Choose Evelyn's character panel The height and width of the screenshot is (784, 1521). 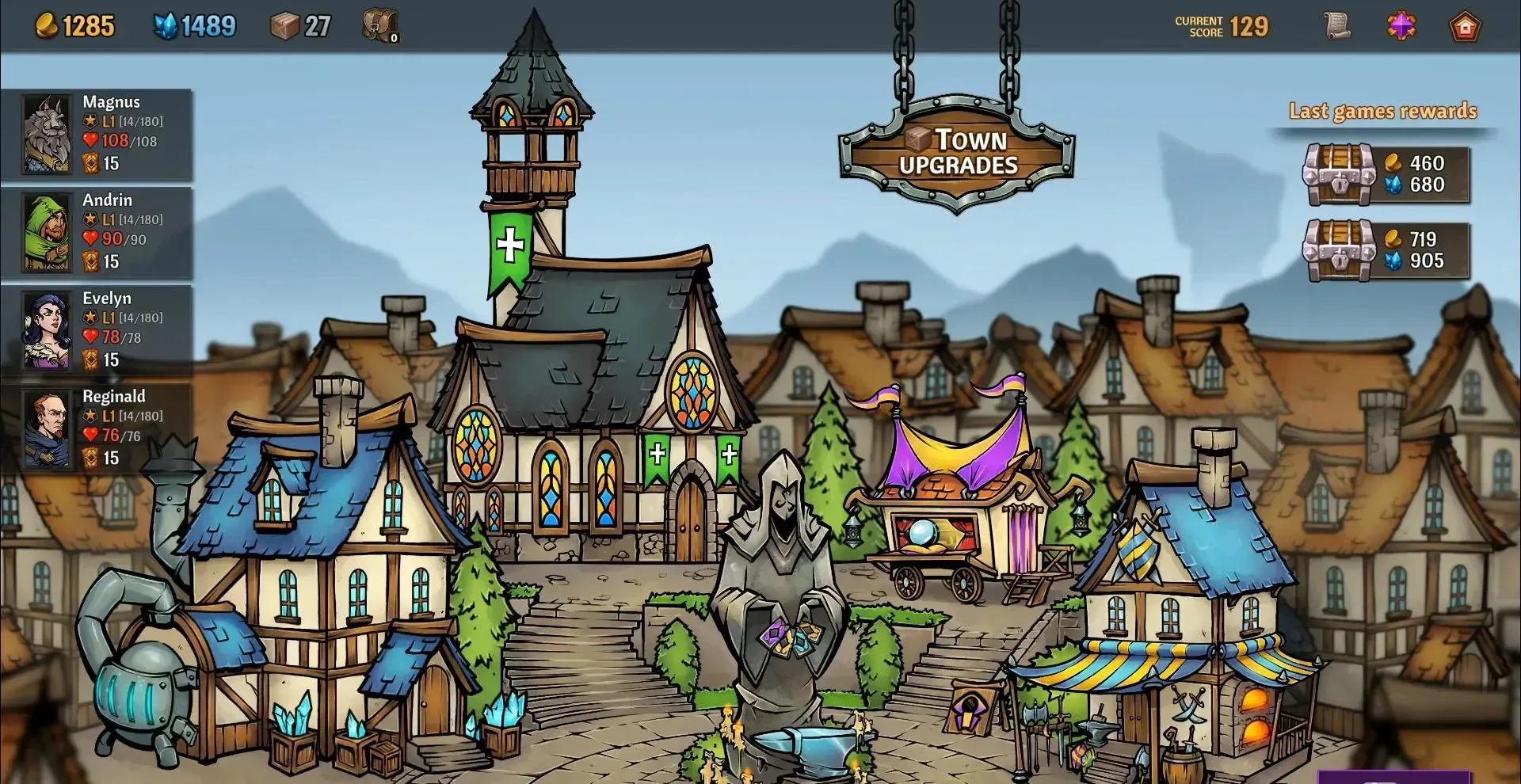click(x=97, y=329)
